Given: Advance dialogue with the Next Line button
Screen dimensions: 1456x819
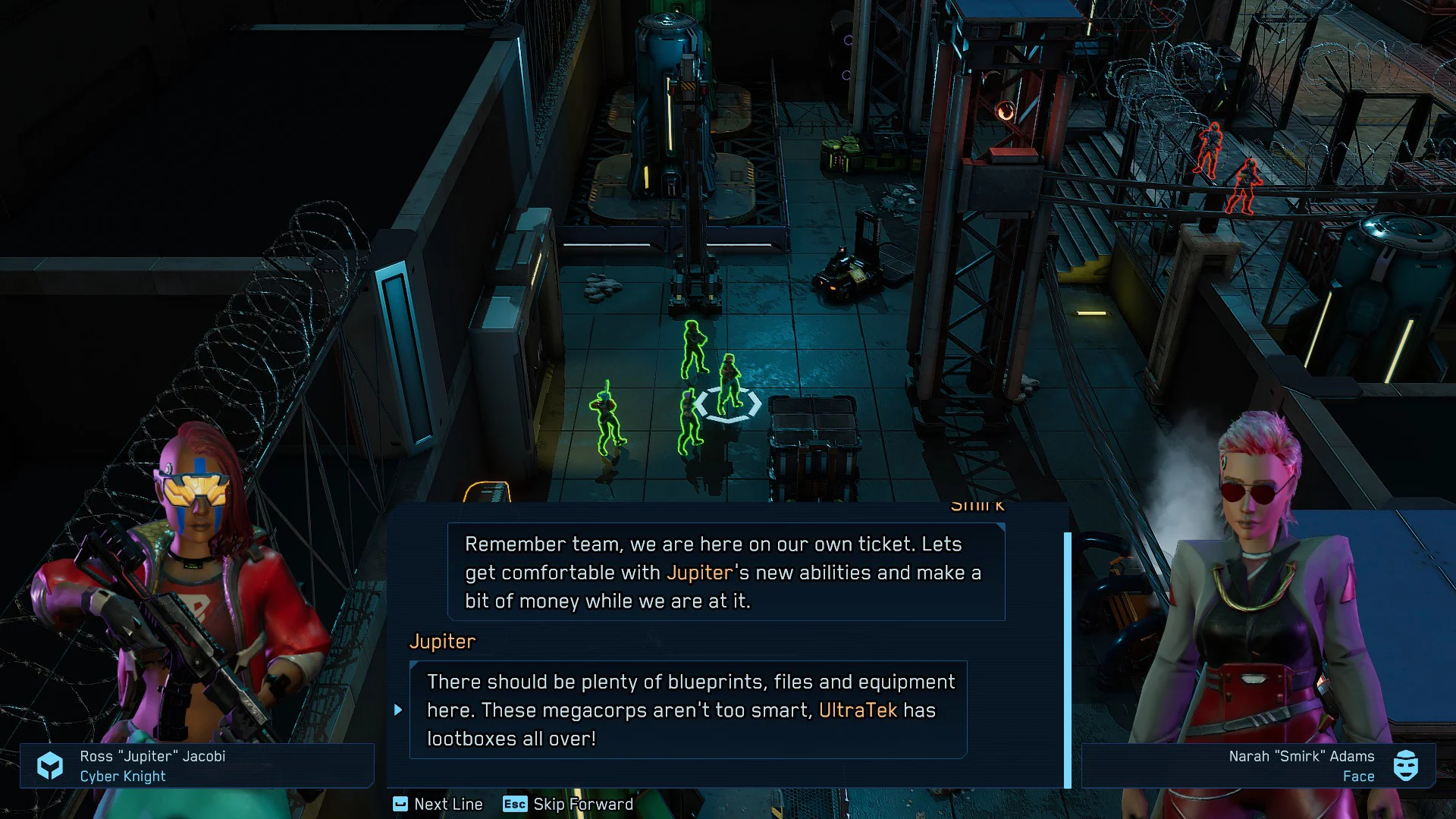Looking at the screenshot, I should pos(438,804).
